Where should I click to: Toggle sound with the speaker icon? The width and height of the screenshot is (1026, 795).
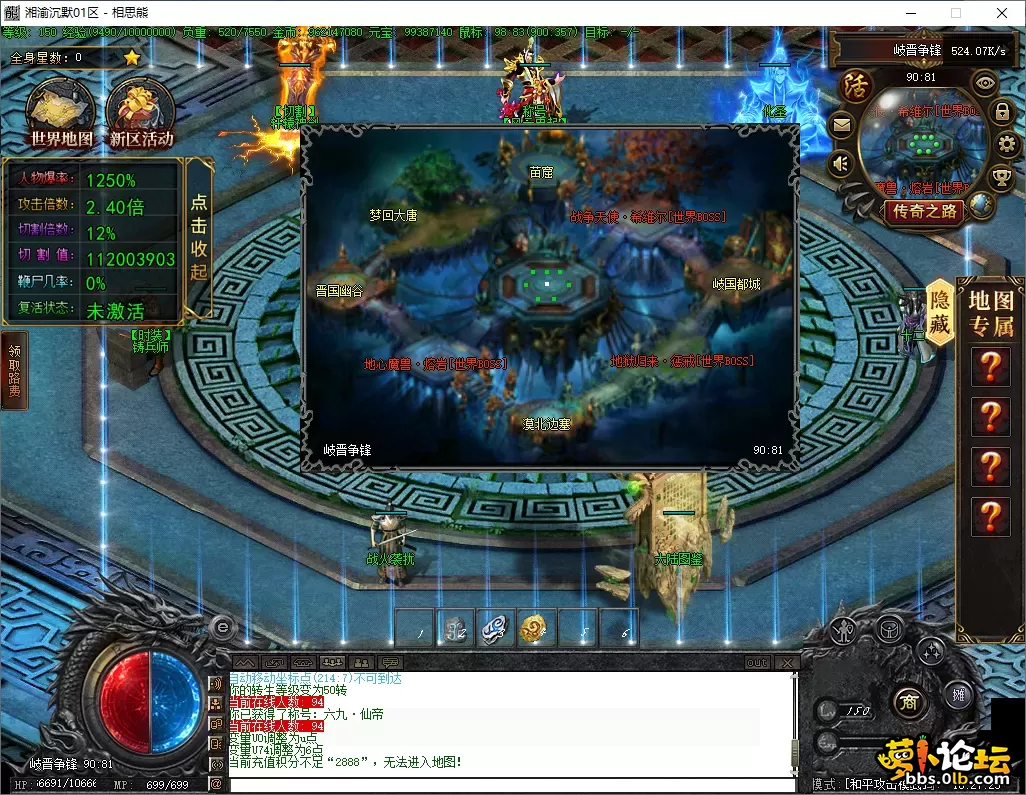(x=841, y=162)
